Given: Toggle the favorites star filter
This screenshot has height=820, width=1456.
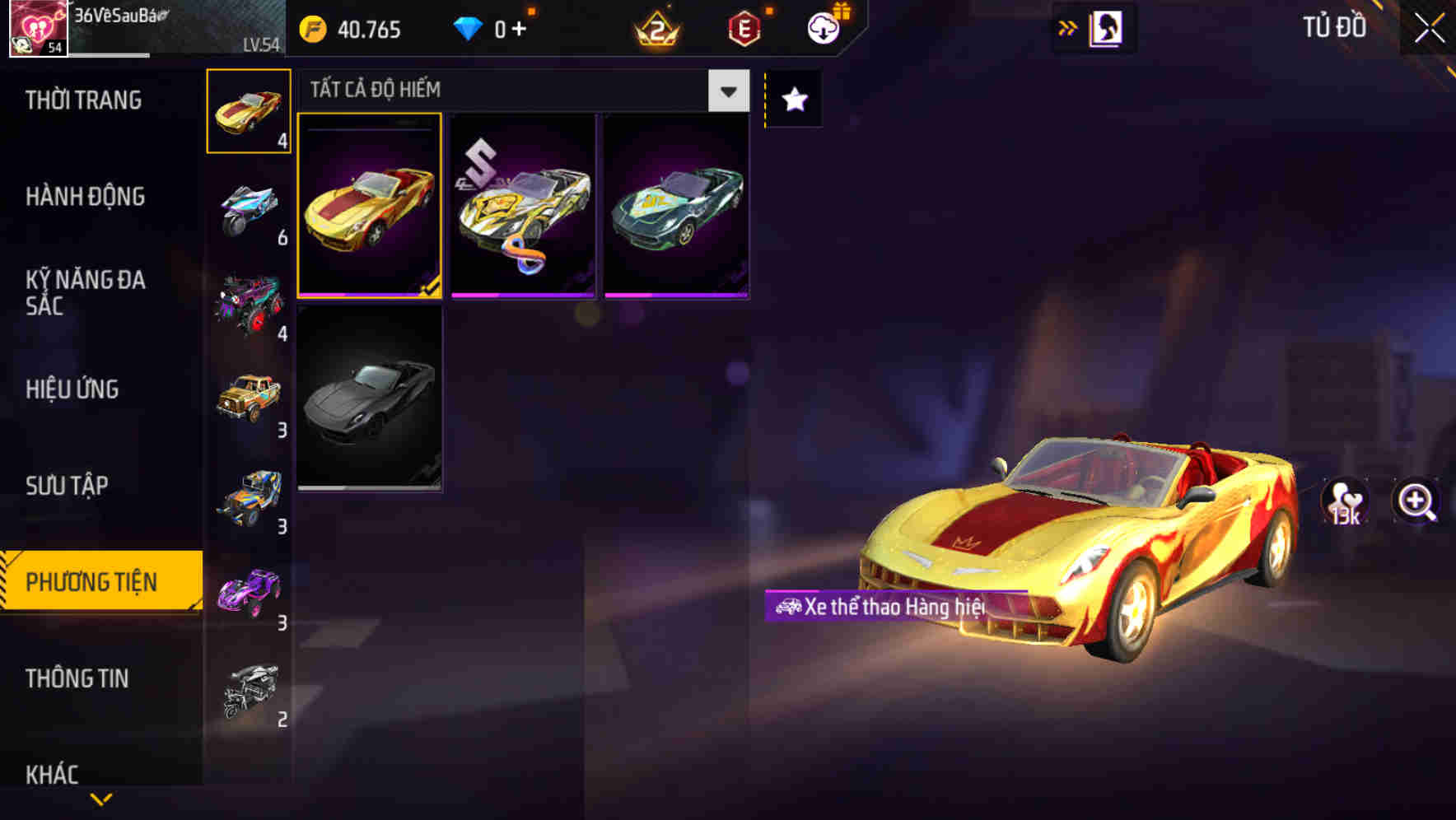Looking at the screenshot, I should pos(792,100).
